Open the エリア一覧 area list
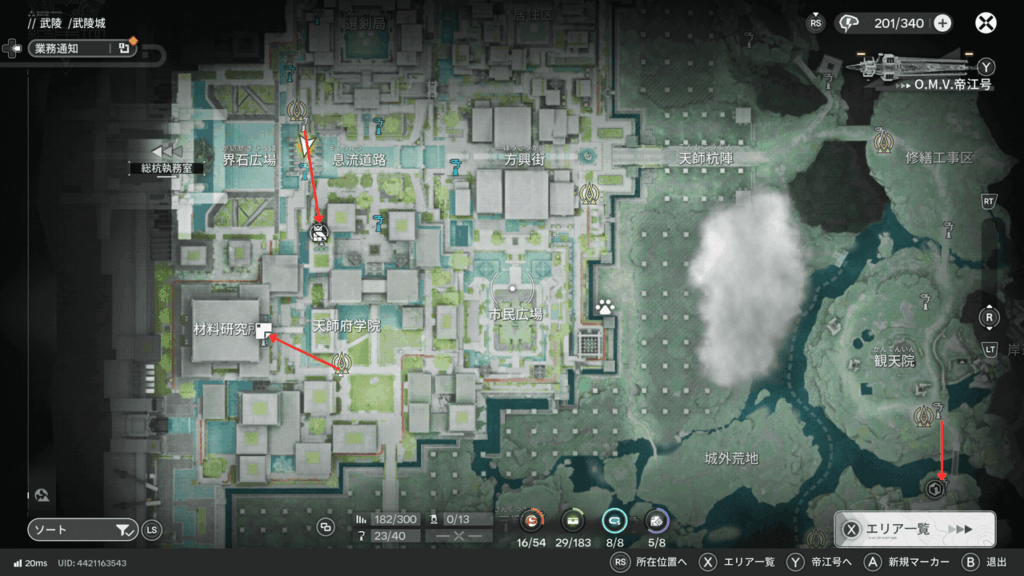This screenshot has height=576, width=1024. 914,529
